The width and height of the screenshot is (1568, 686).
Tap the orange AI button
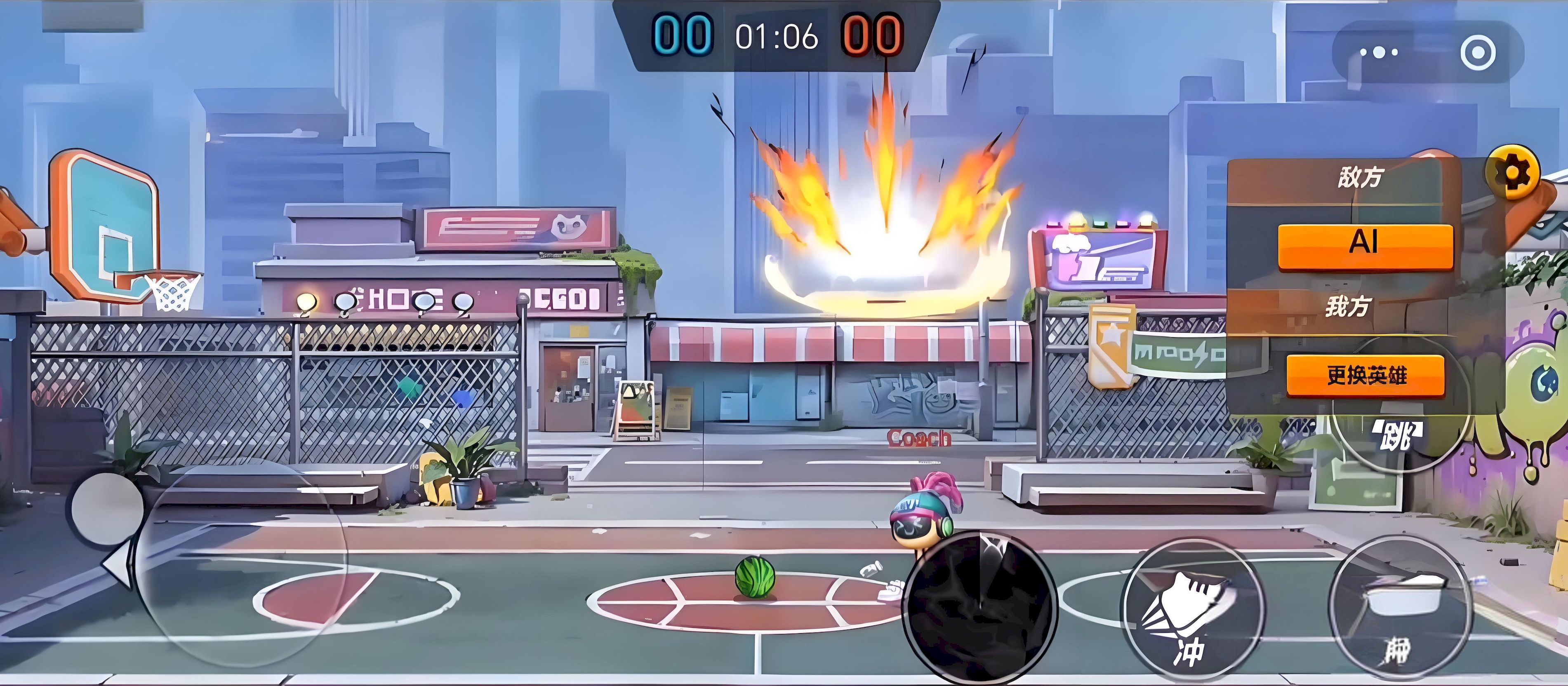tap(1365, 245)
